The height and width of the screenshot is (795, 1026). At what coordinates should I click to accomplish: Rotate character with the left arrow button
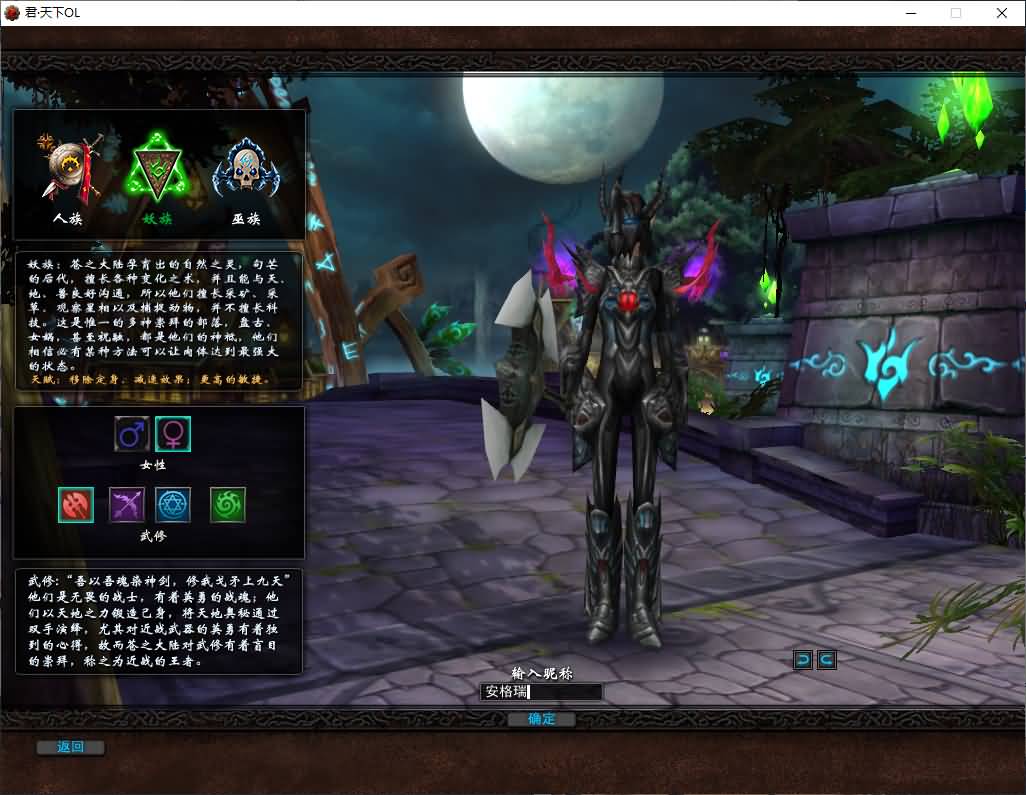coord(803,659)
